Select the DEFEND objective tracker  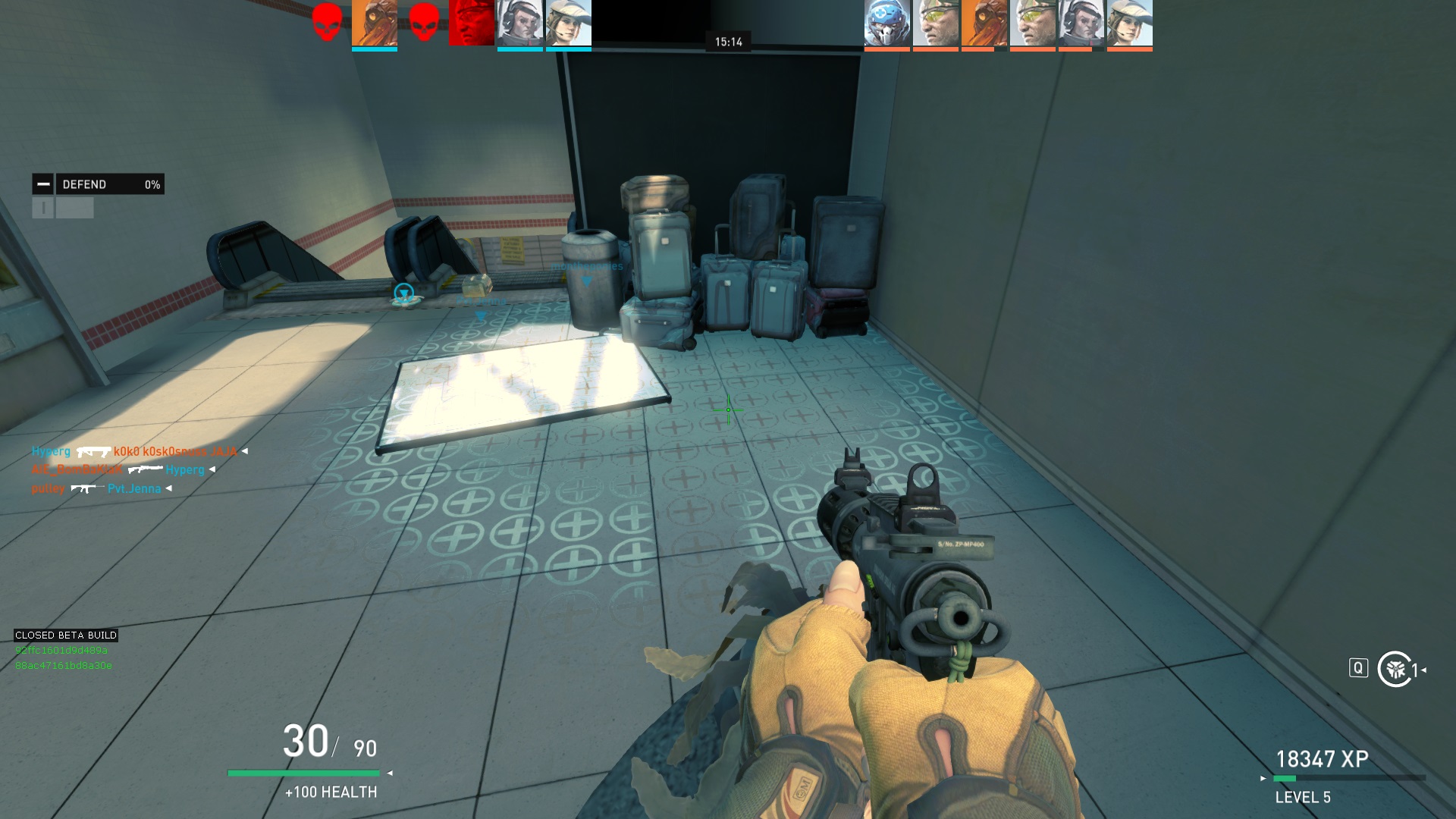(x=110, y=184)
